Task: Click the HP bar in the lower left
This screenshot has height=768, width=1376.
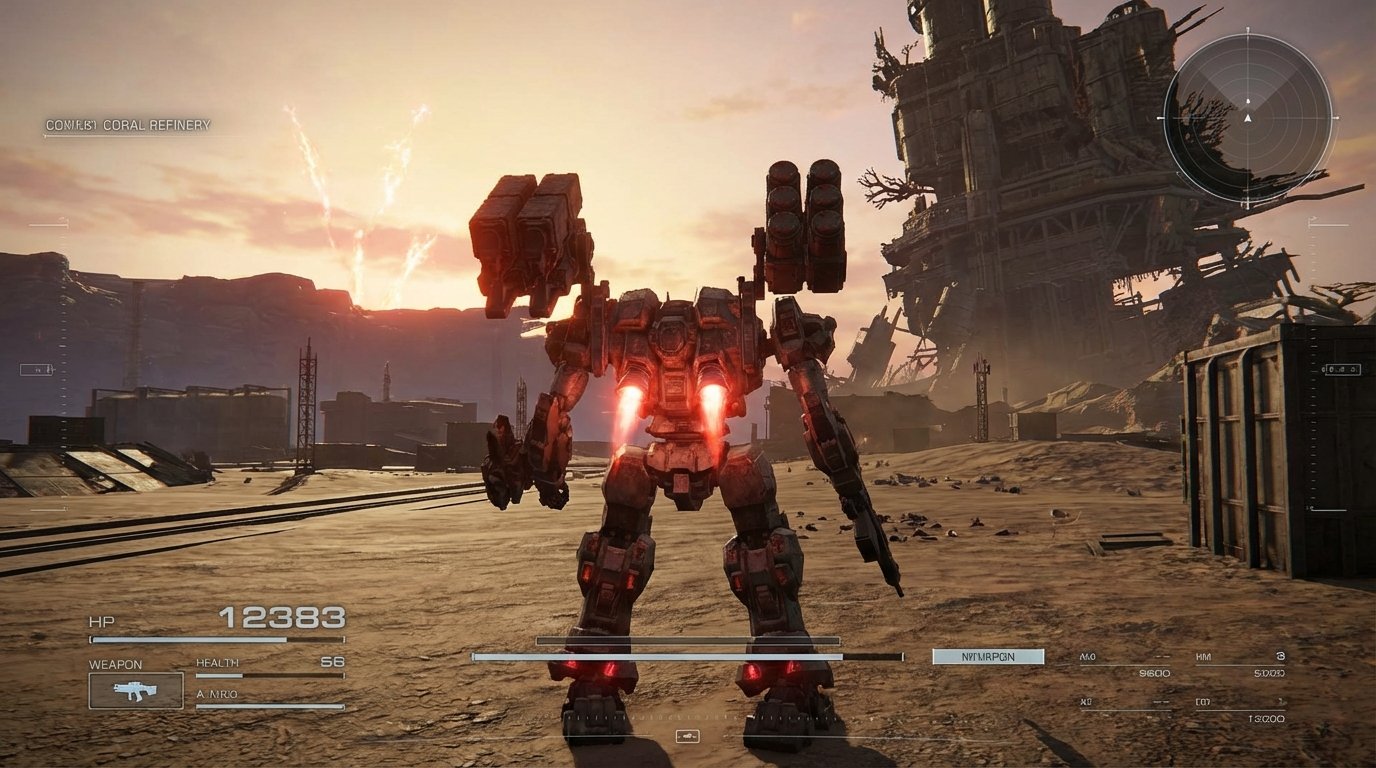Action: click(x=215, y=638)
